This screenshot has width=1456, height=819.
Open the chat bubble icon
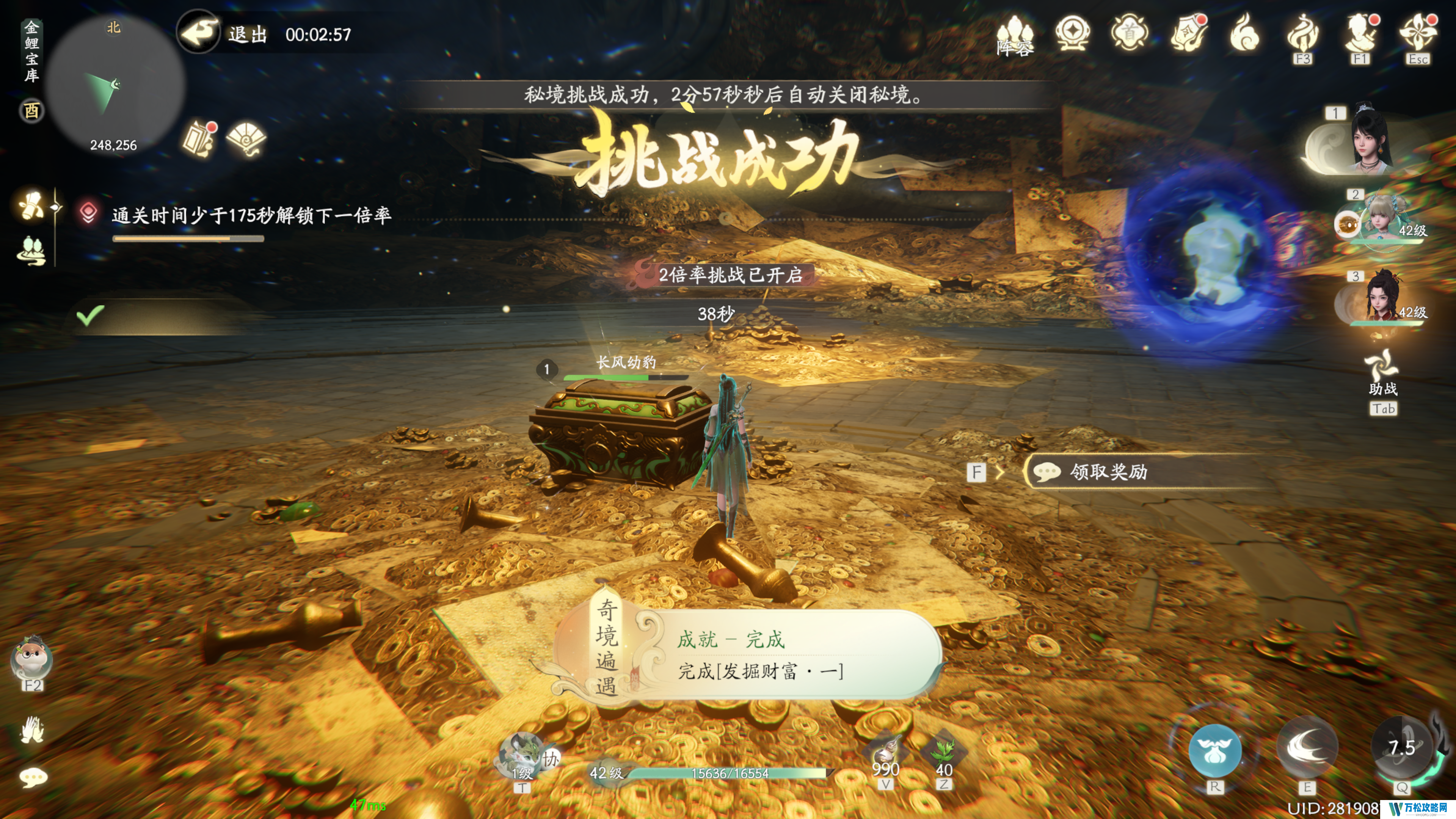[33, 778]
